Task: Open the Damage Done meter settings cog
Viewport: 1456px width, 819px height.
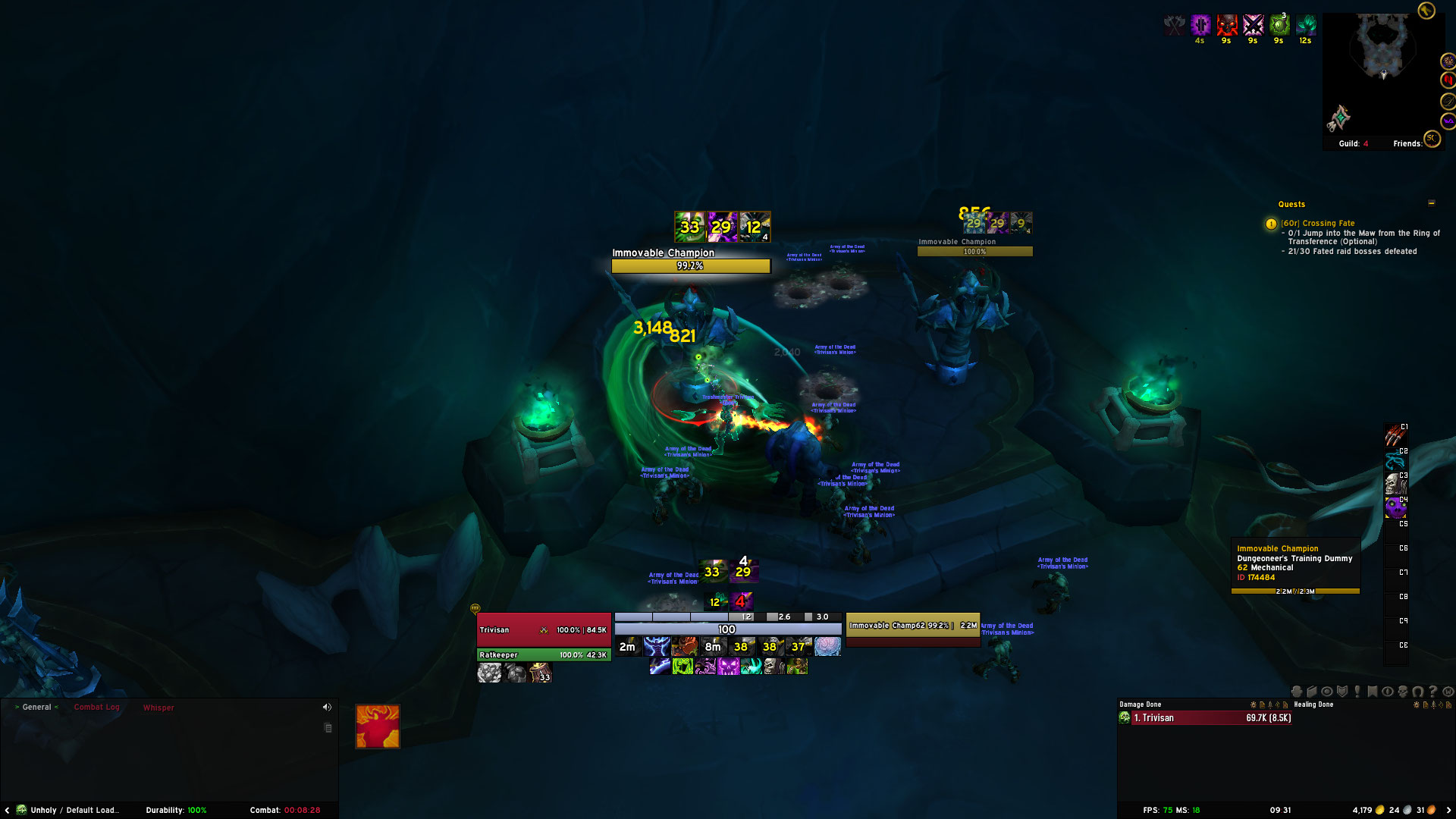Action: (x=1253, y=704)
